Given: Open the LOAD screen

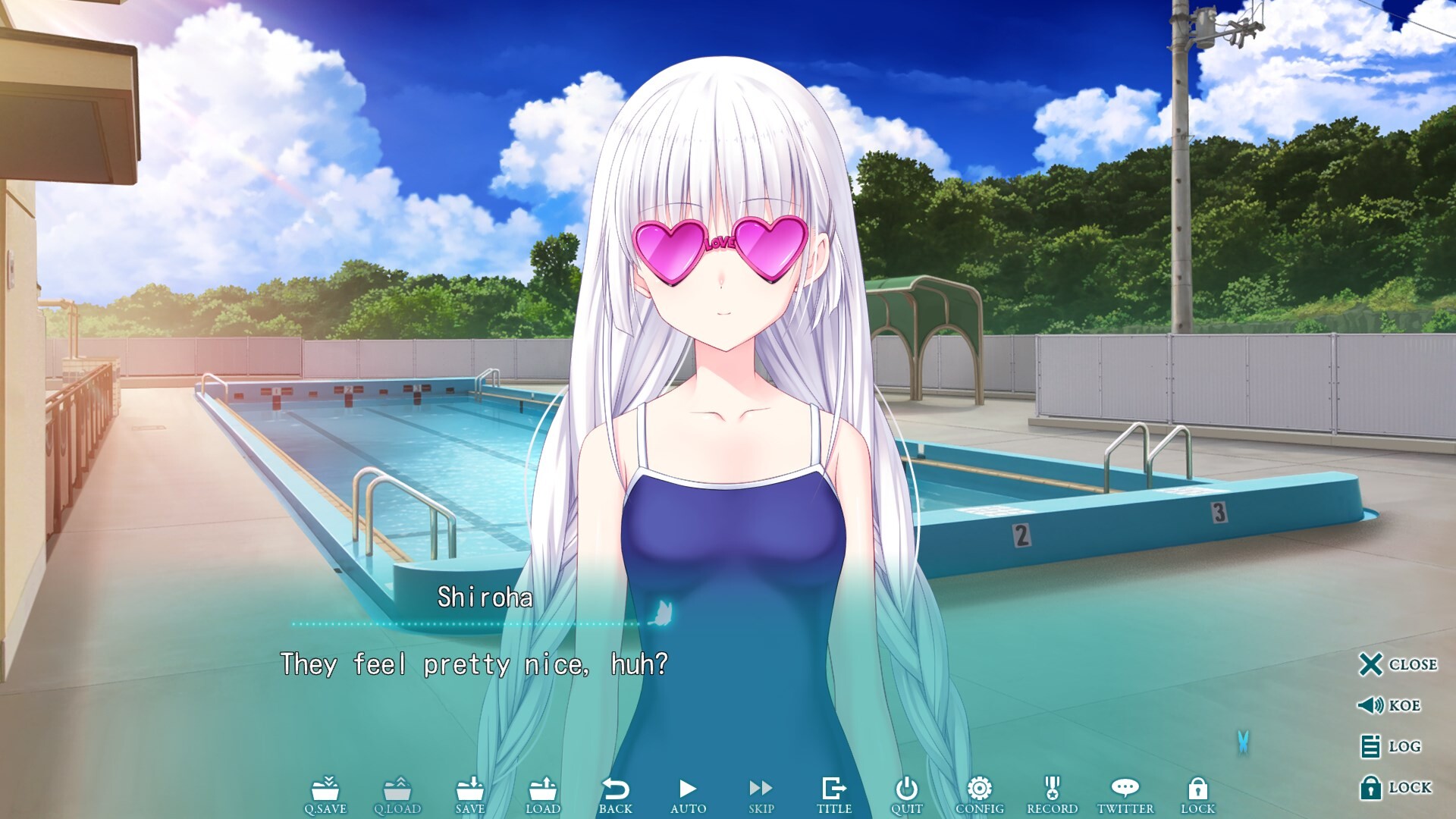Looking at the screenshot, I should point(543,793).
